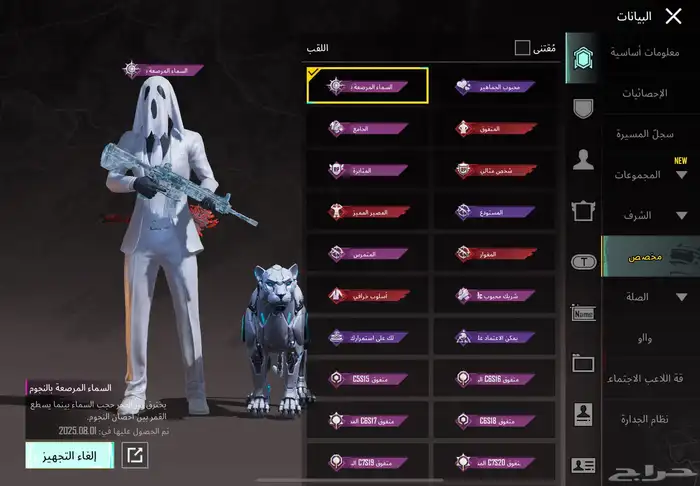Expand the Collections section (المجموعات)

[650, 174]
